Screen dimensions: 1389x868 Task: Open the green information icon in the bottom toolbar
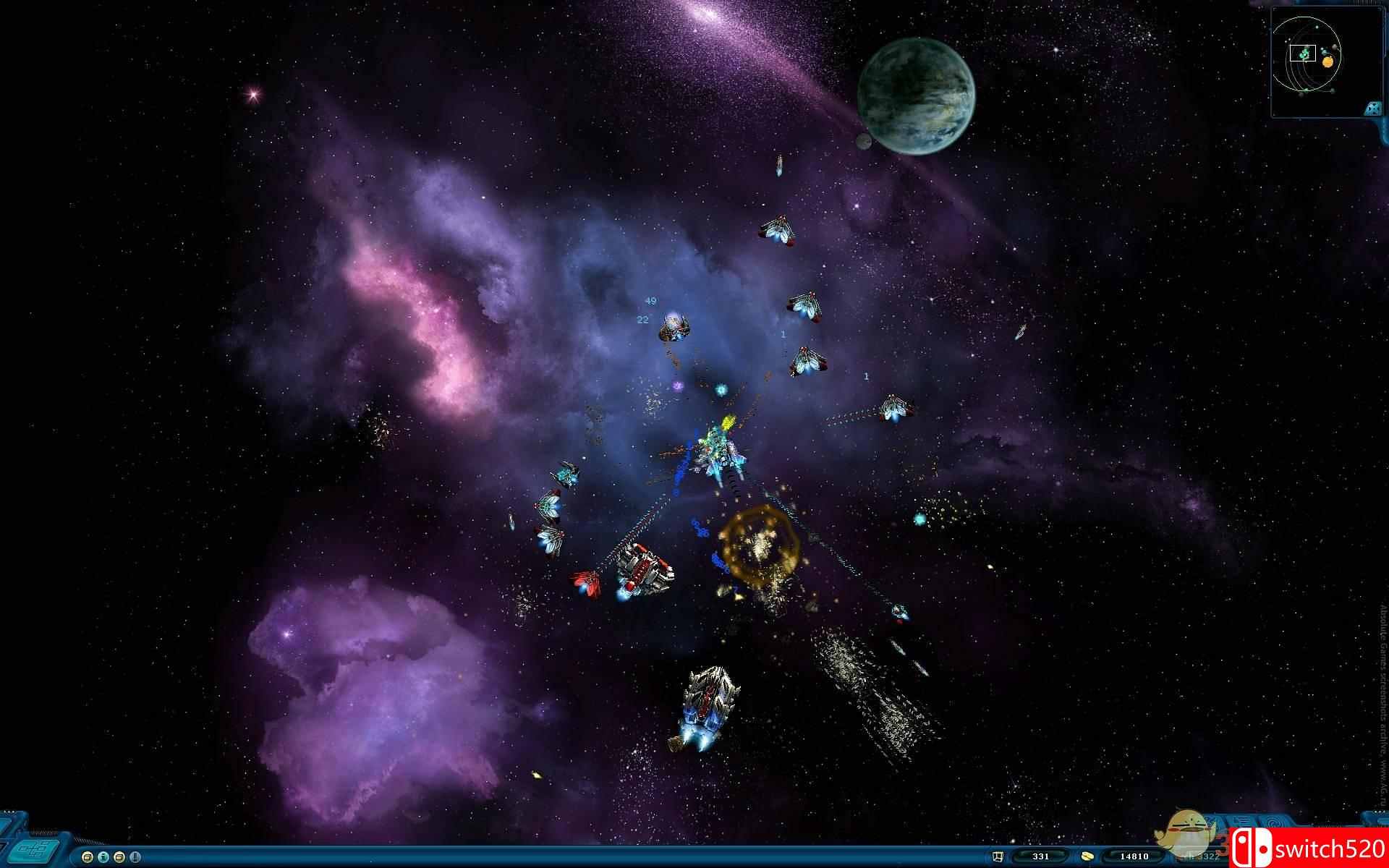(103, 859)
